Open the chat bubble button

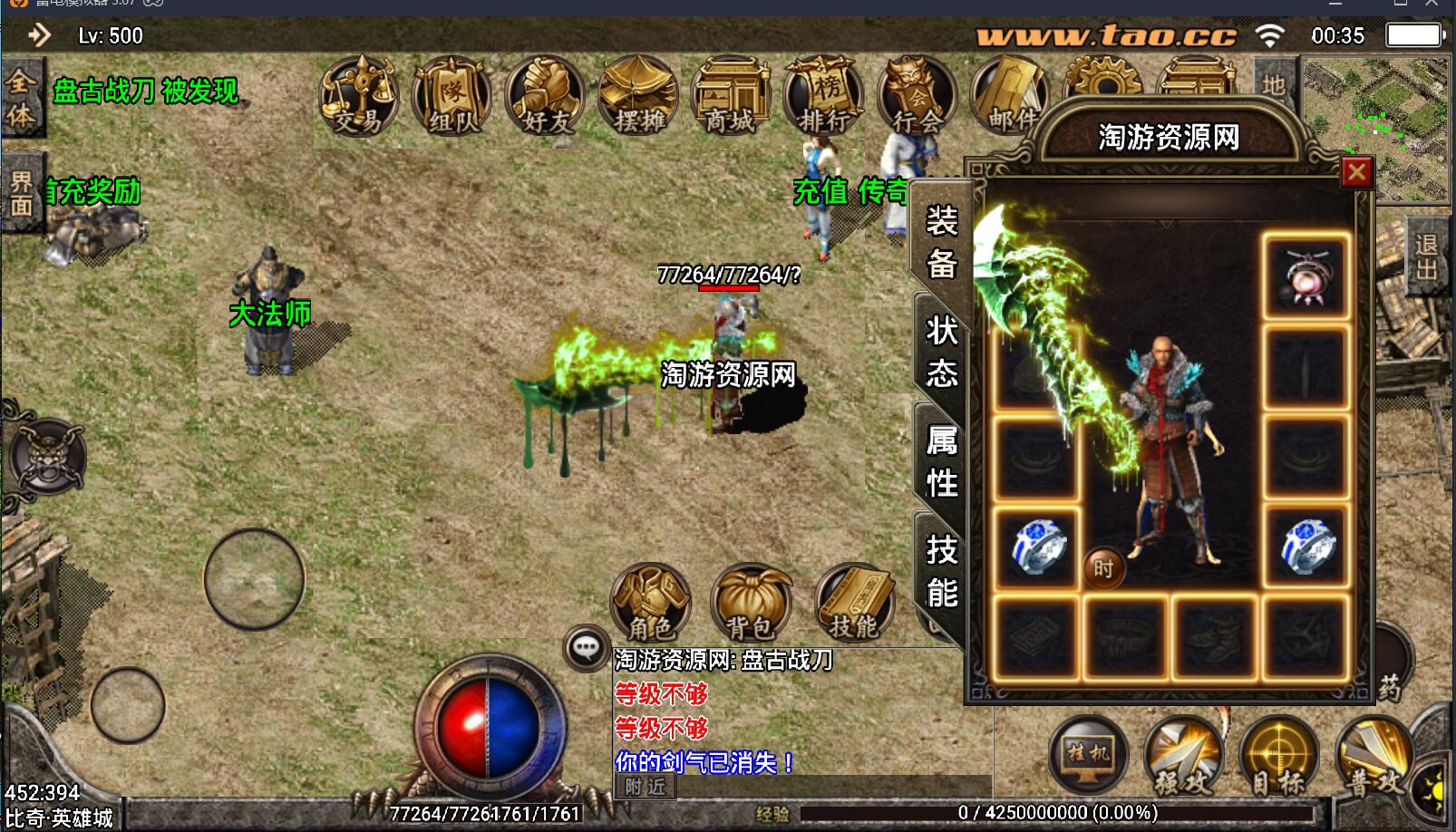(586, 647)
